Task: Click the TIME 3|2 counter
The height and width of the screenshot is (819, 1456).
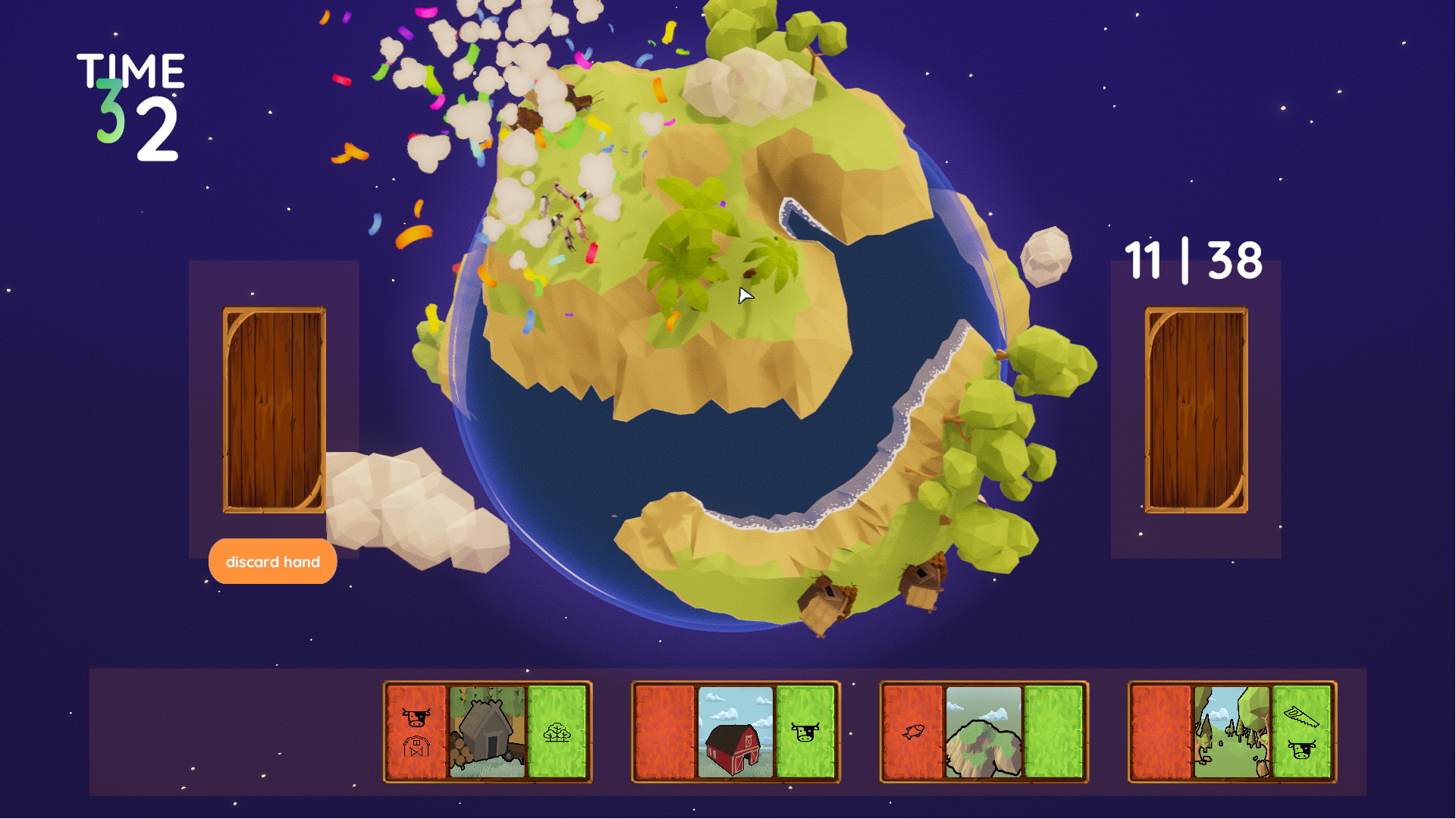Action: (129, 102)
